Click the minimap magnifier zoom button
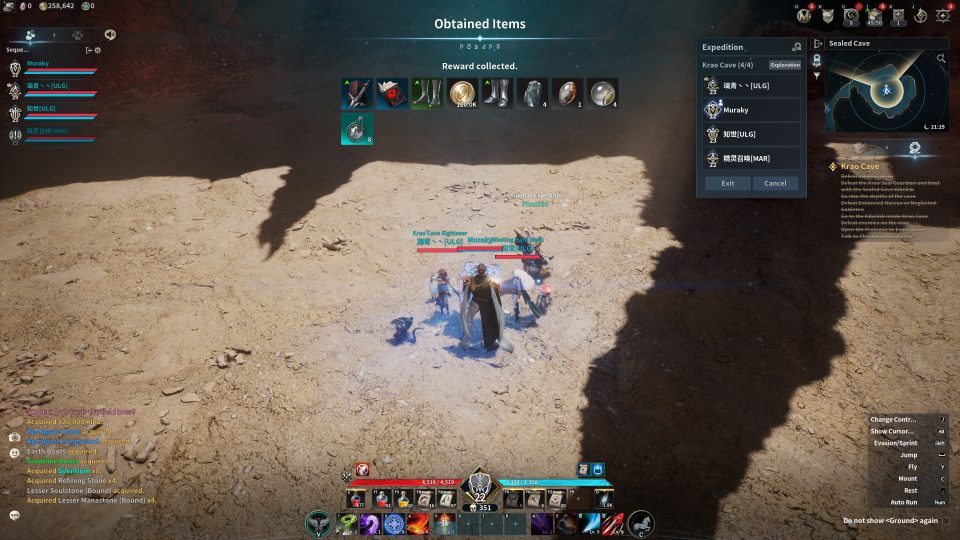This screenshot has width=960, height=540. pyautogui.click(x=941, y=59)
